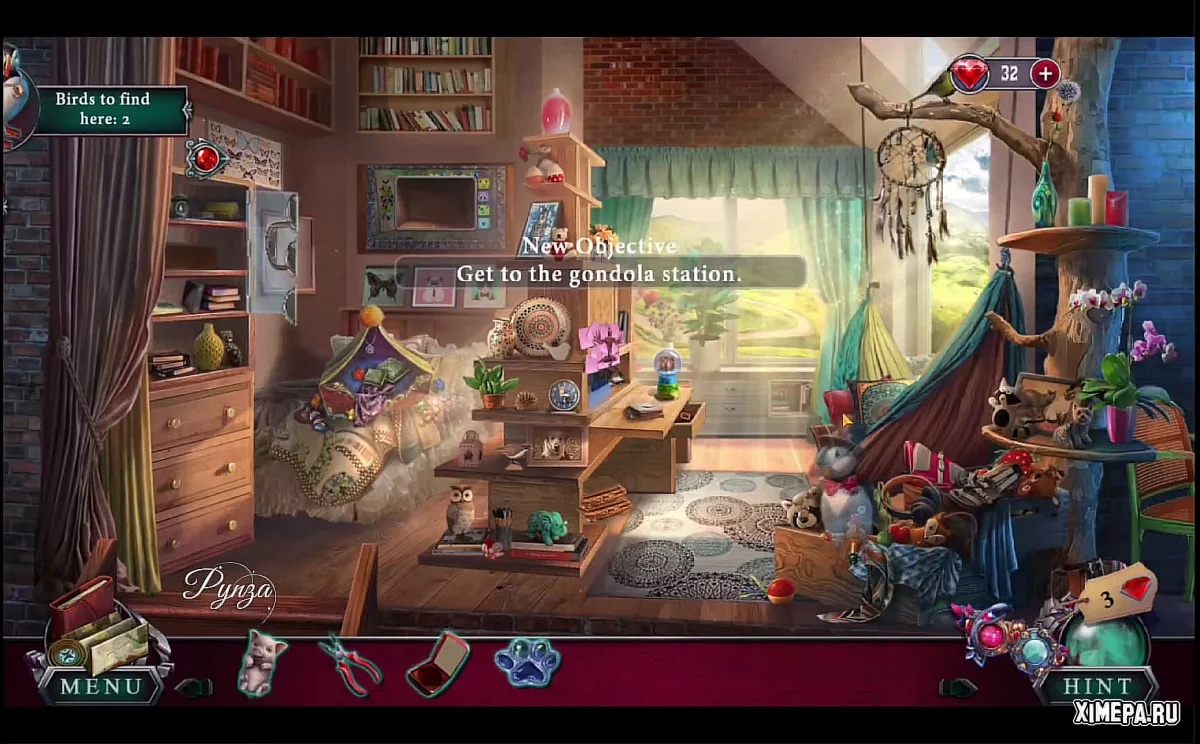Add more rubies with the plus button

(1045, 73)
